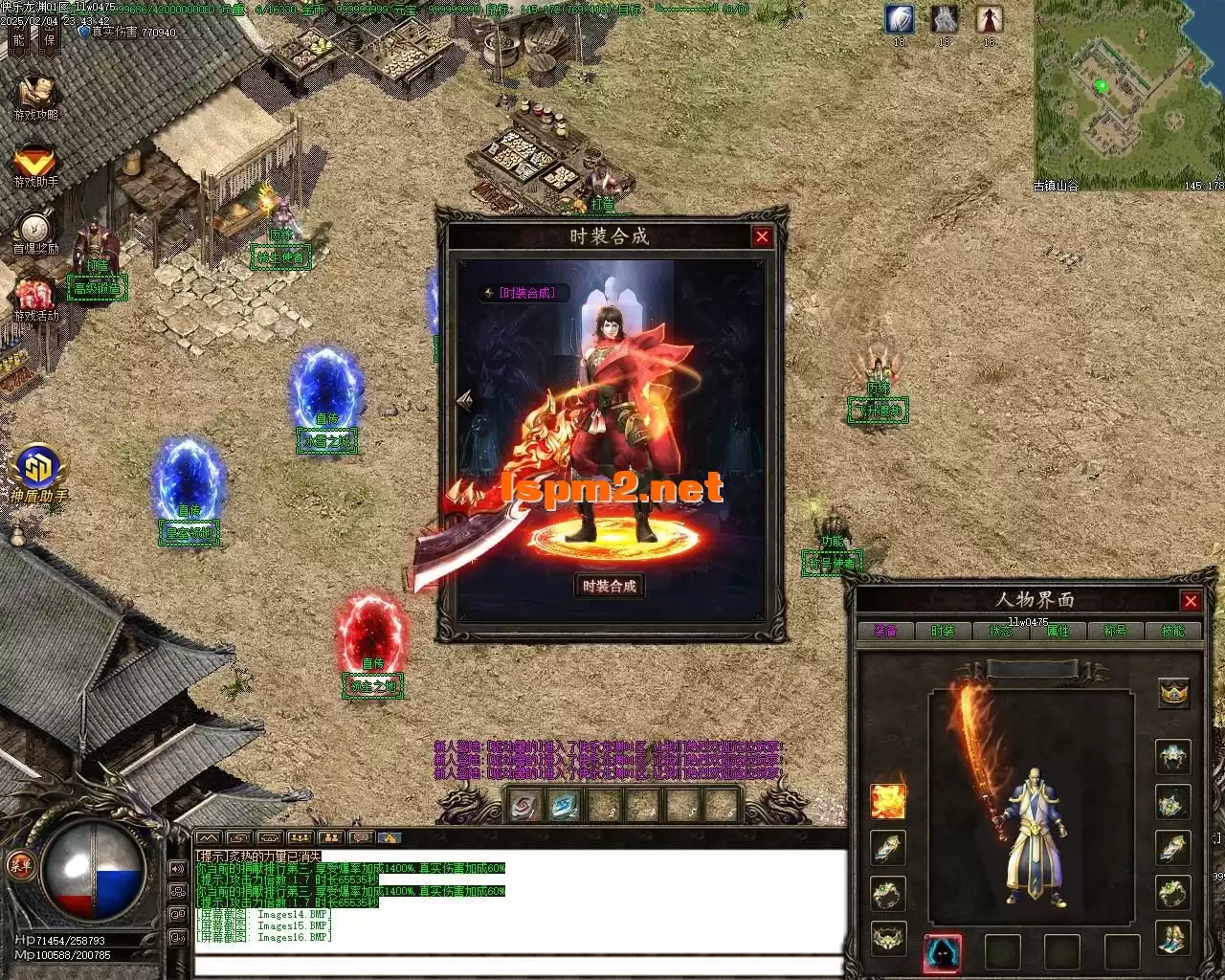This screenshot has height=980, width=1225.
Task: Open the 游戏活动 events icon
Action: click(35, 299)
